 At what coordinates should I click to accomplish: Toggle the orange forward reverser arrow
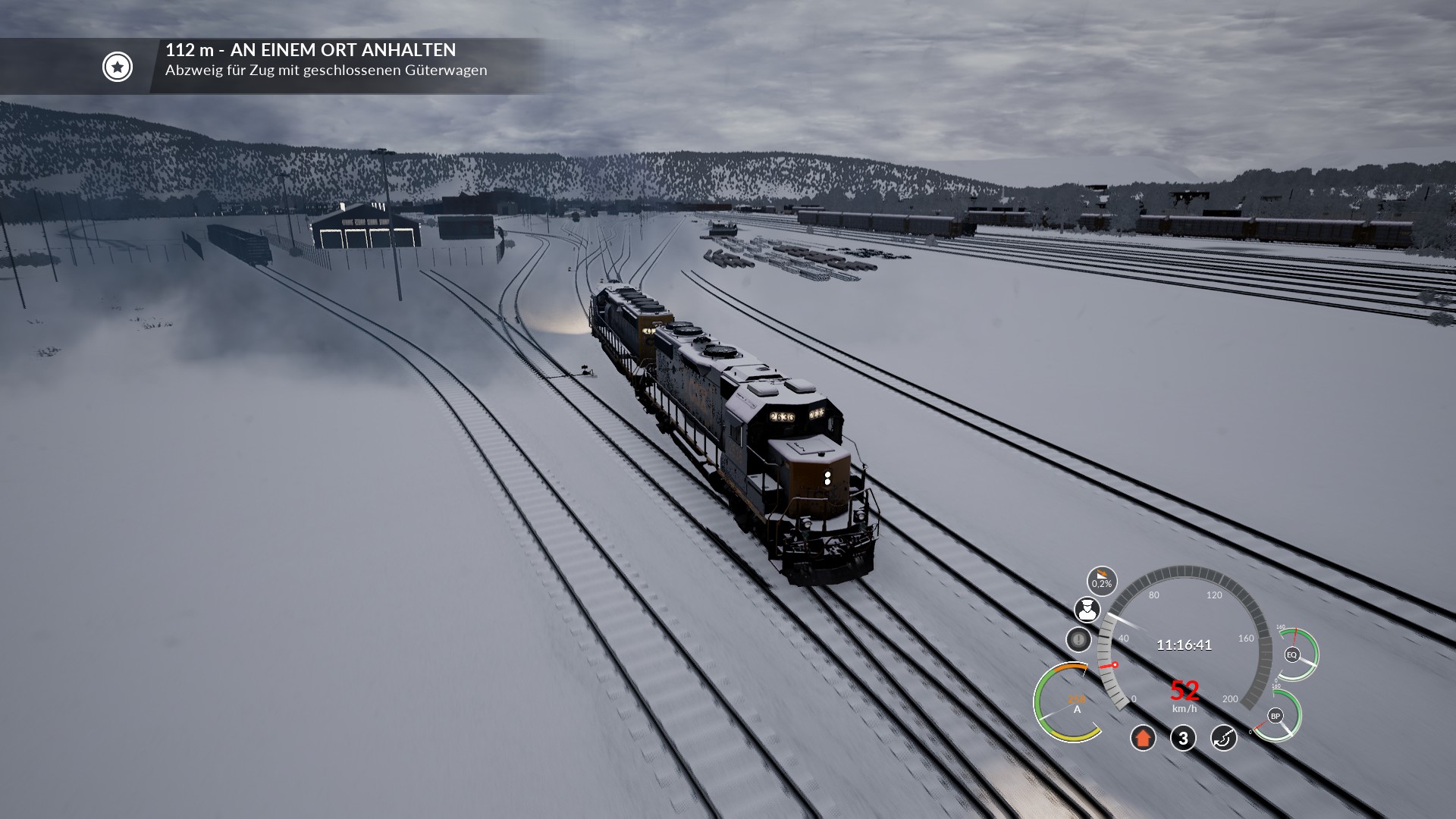pyautogui.click(x=1143, y=738)
